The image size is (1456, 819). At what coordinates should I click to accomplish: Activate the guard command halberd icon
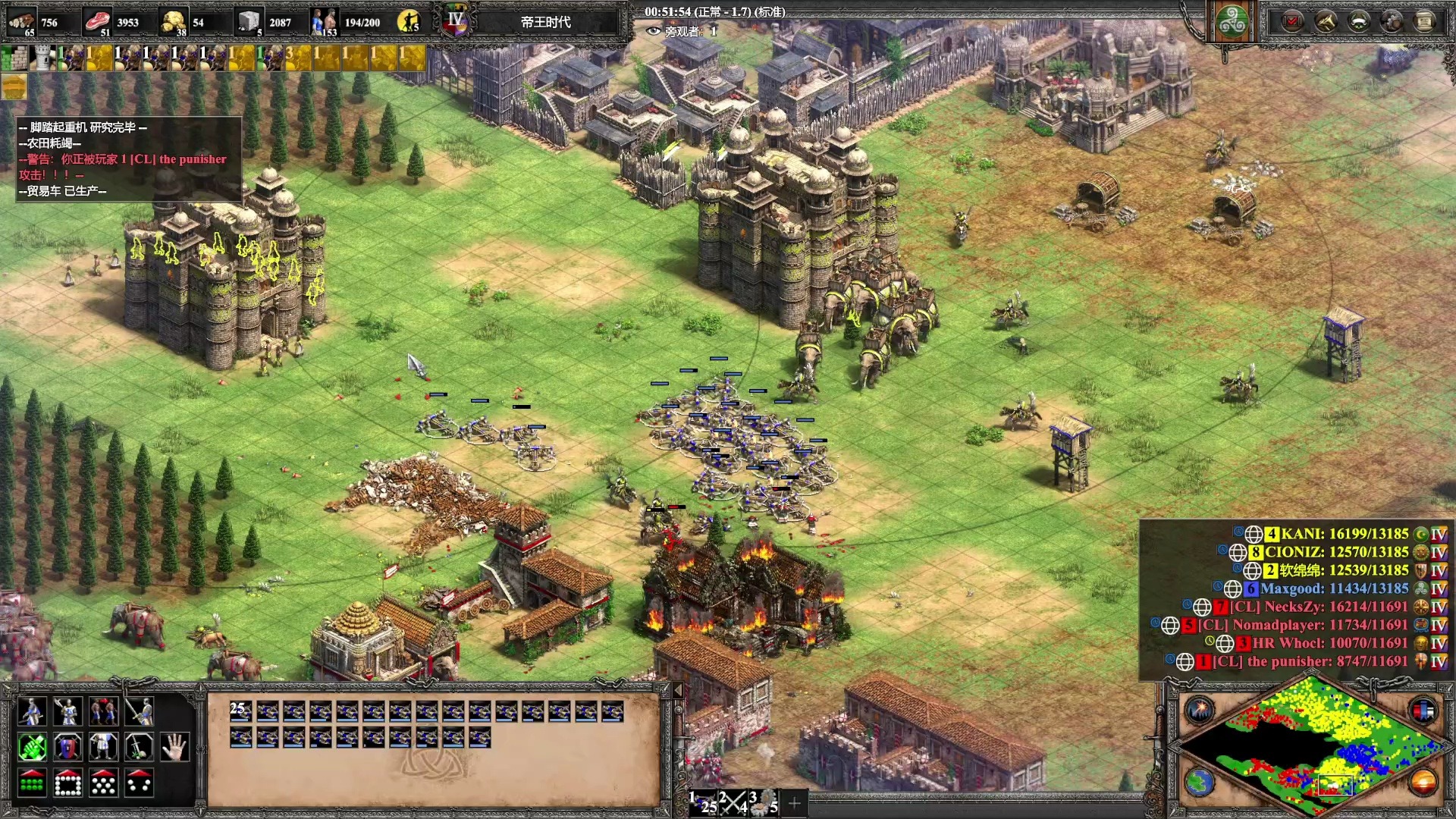[x=67, y=712]
